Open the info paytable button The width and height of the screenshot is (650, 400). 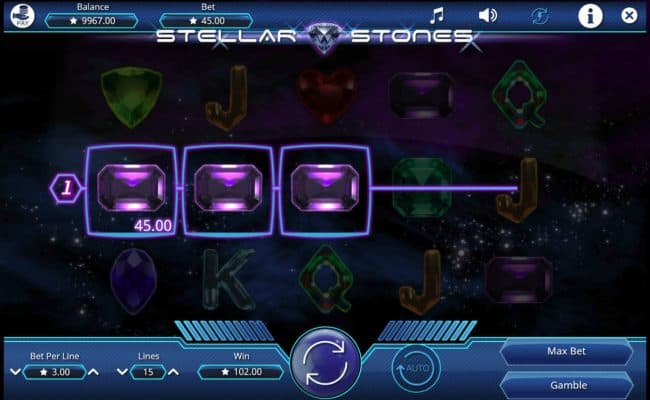[590, 15]
